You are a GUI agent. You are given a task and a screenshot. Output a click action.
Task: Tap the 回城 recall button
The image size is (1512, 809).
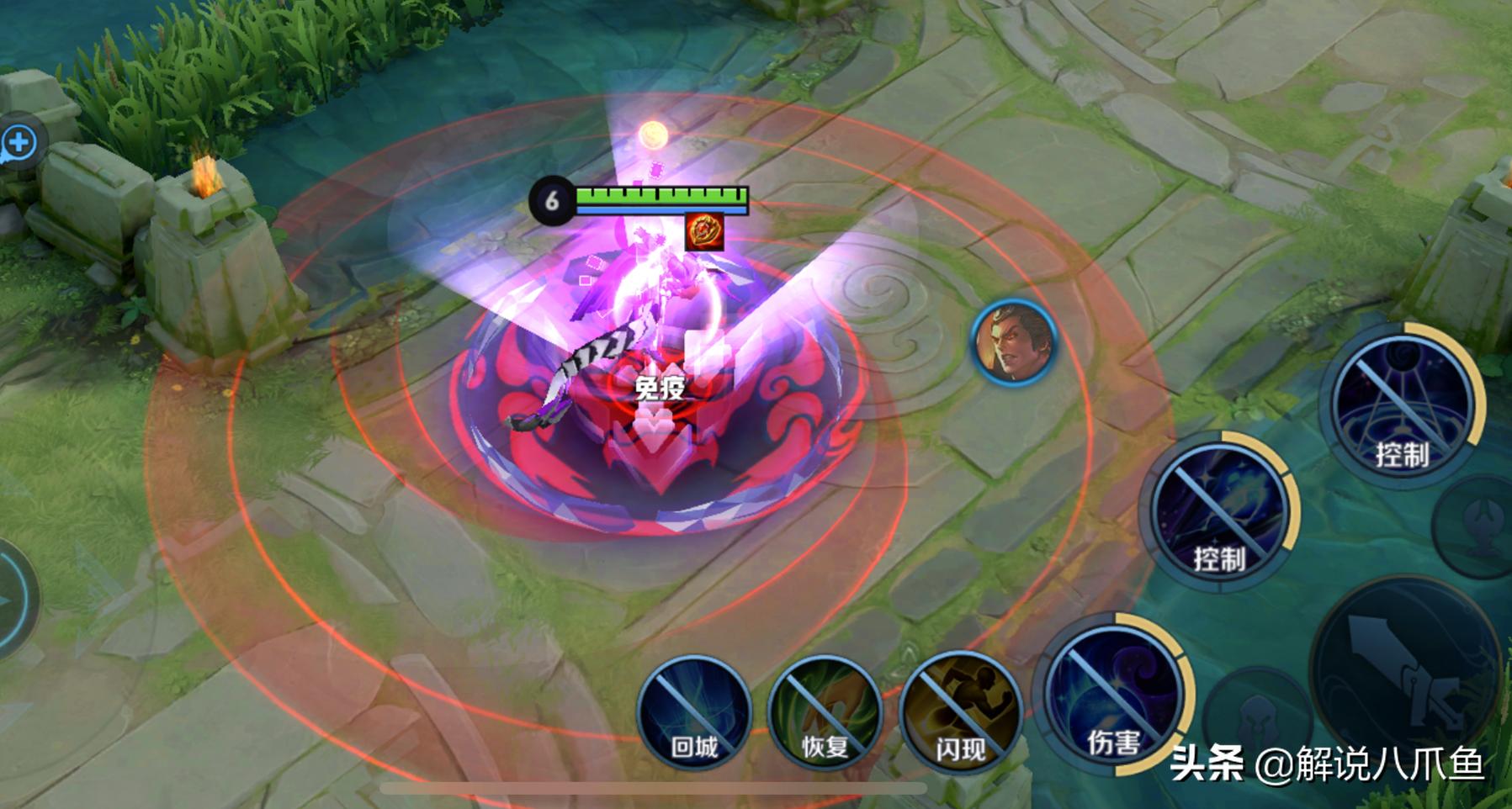coord(694,713)
